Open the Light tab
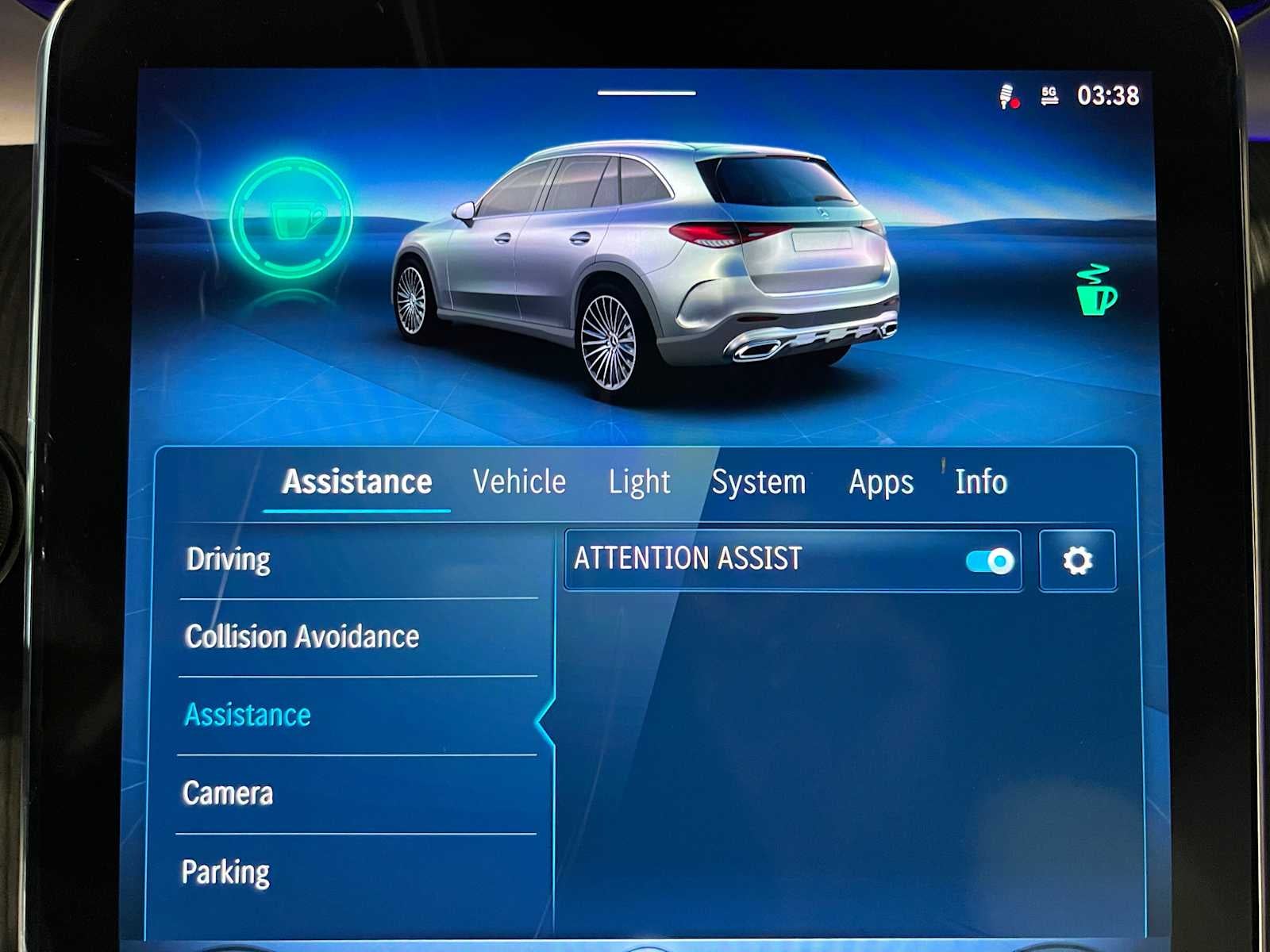The image size is (1270, 952). point(639,482)
